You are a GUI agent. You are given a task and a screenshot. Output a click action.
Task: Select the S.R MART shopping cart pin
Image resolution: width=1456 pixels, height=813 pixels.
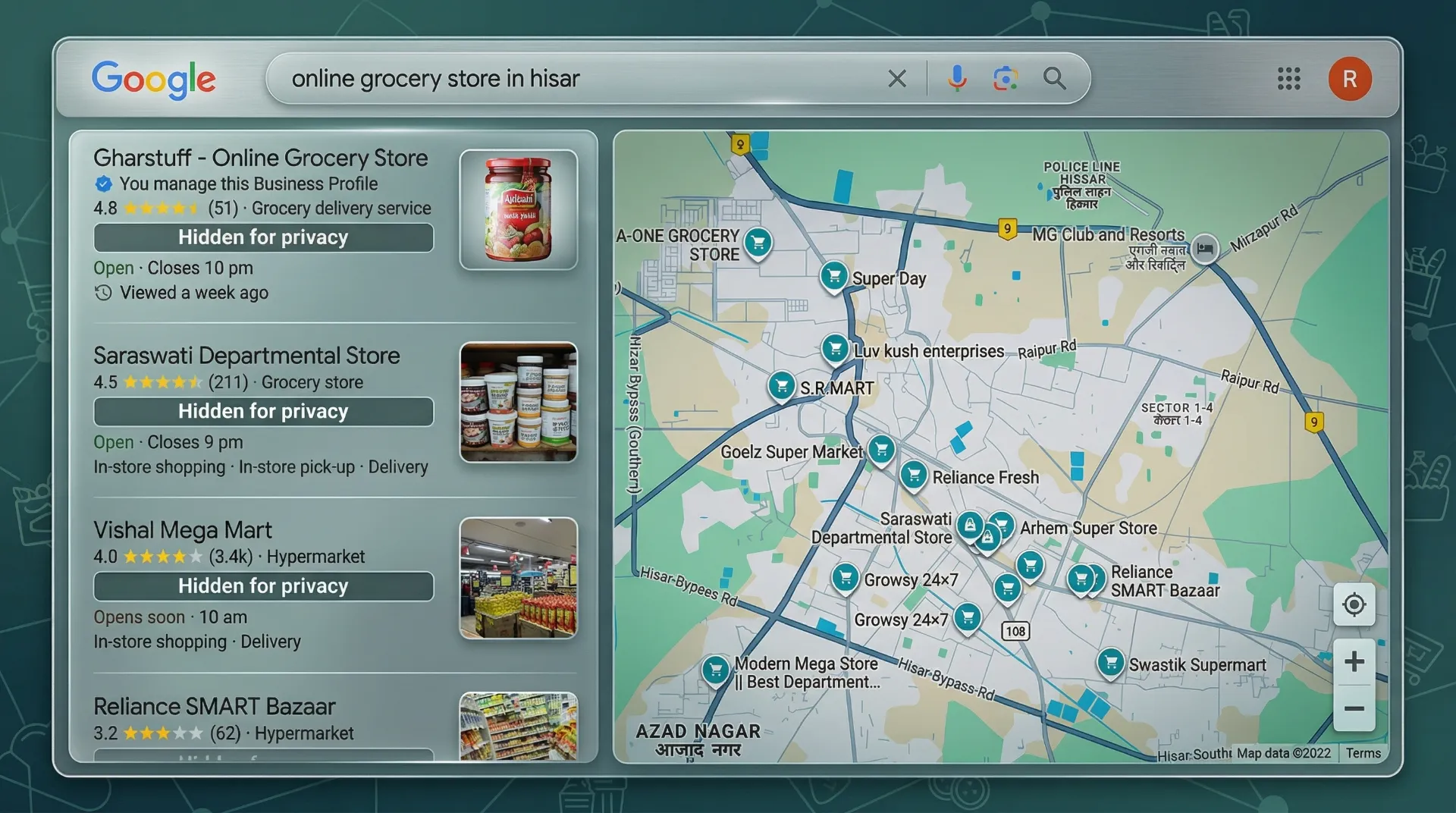tap(783, 385)
